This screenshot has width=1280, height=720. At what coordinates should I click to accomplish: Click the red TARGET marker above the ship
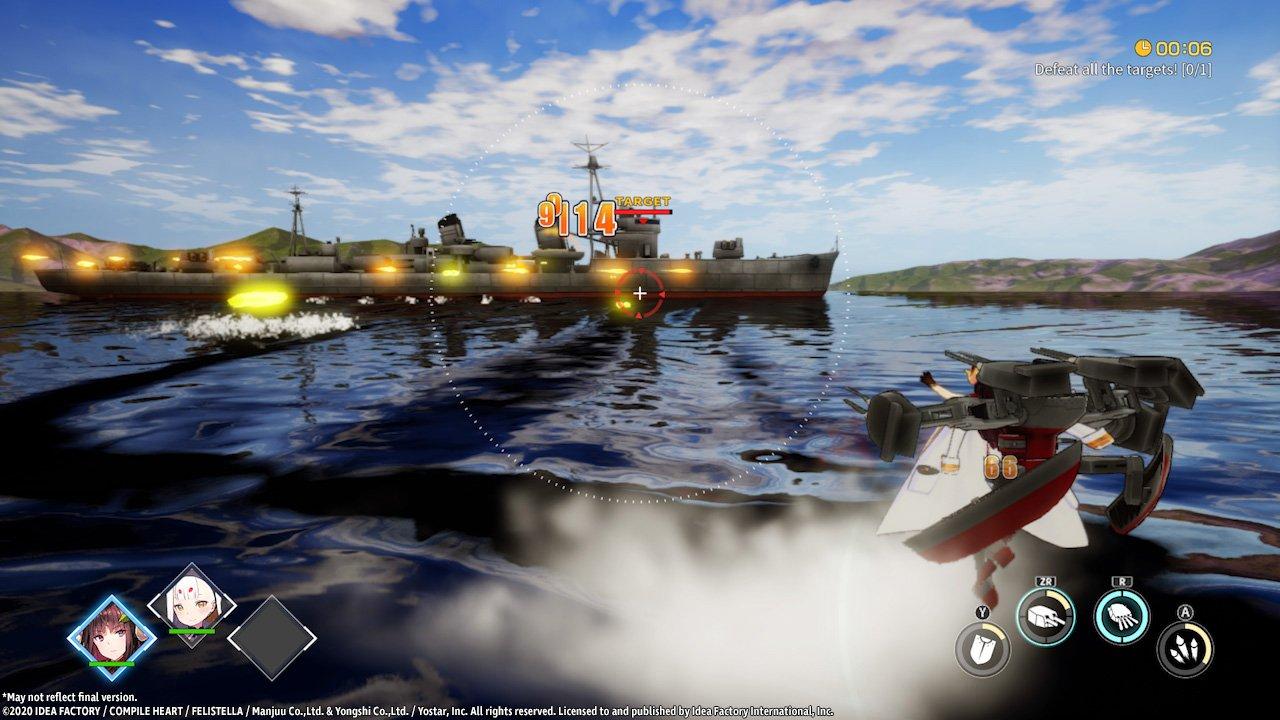(642, 199)
